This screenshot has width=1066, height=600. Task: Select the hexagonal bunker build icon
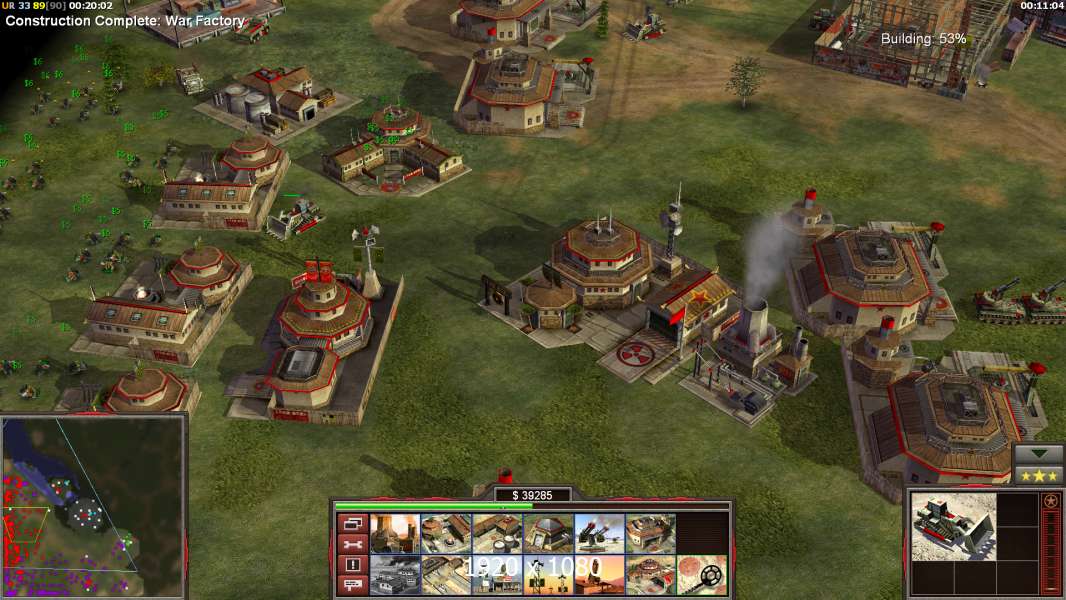coord(548,534)
